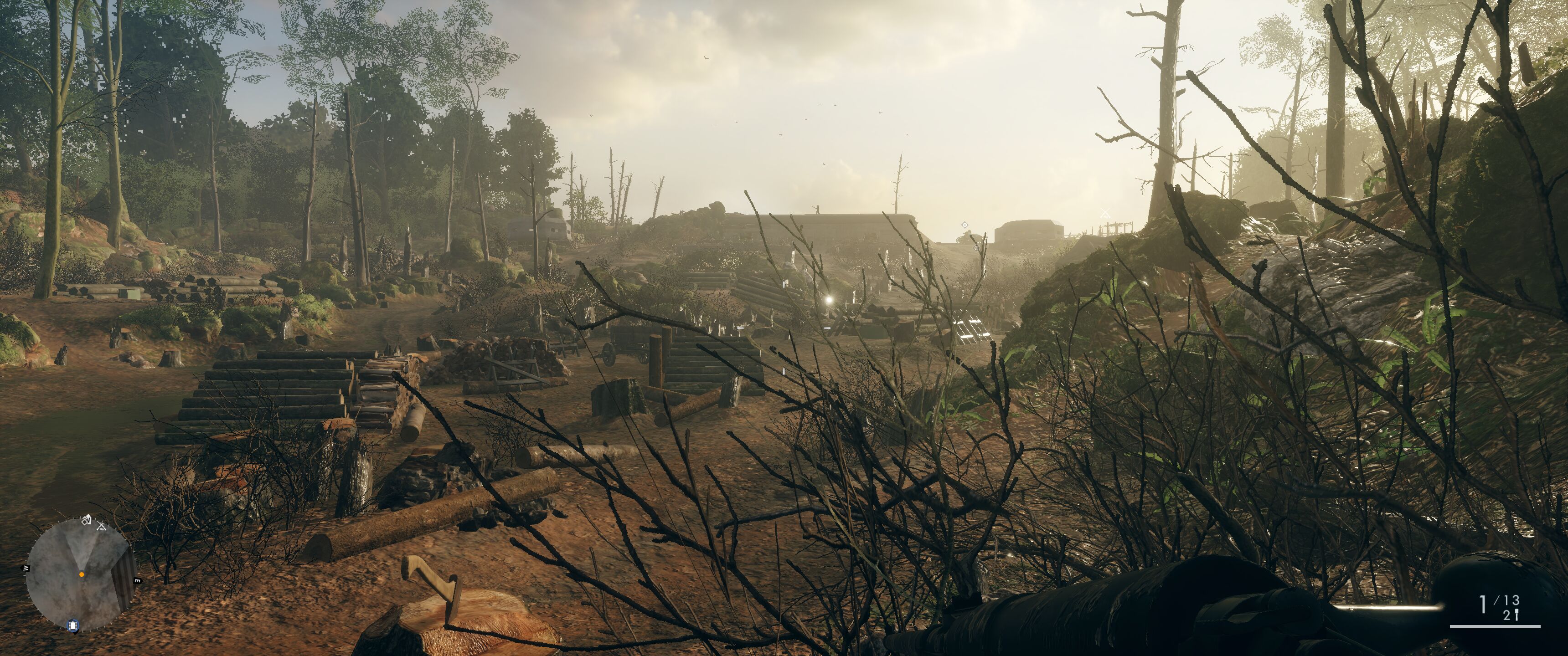Open the circular minimap
1568x656 pixels.
pos(80,575)
